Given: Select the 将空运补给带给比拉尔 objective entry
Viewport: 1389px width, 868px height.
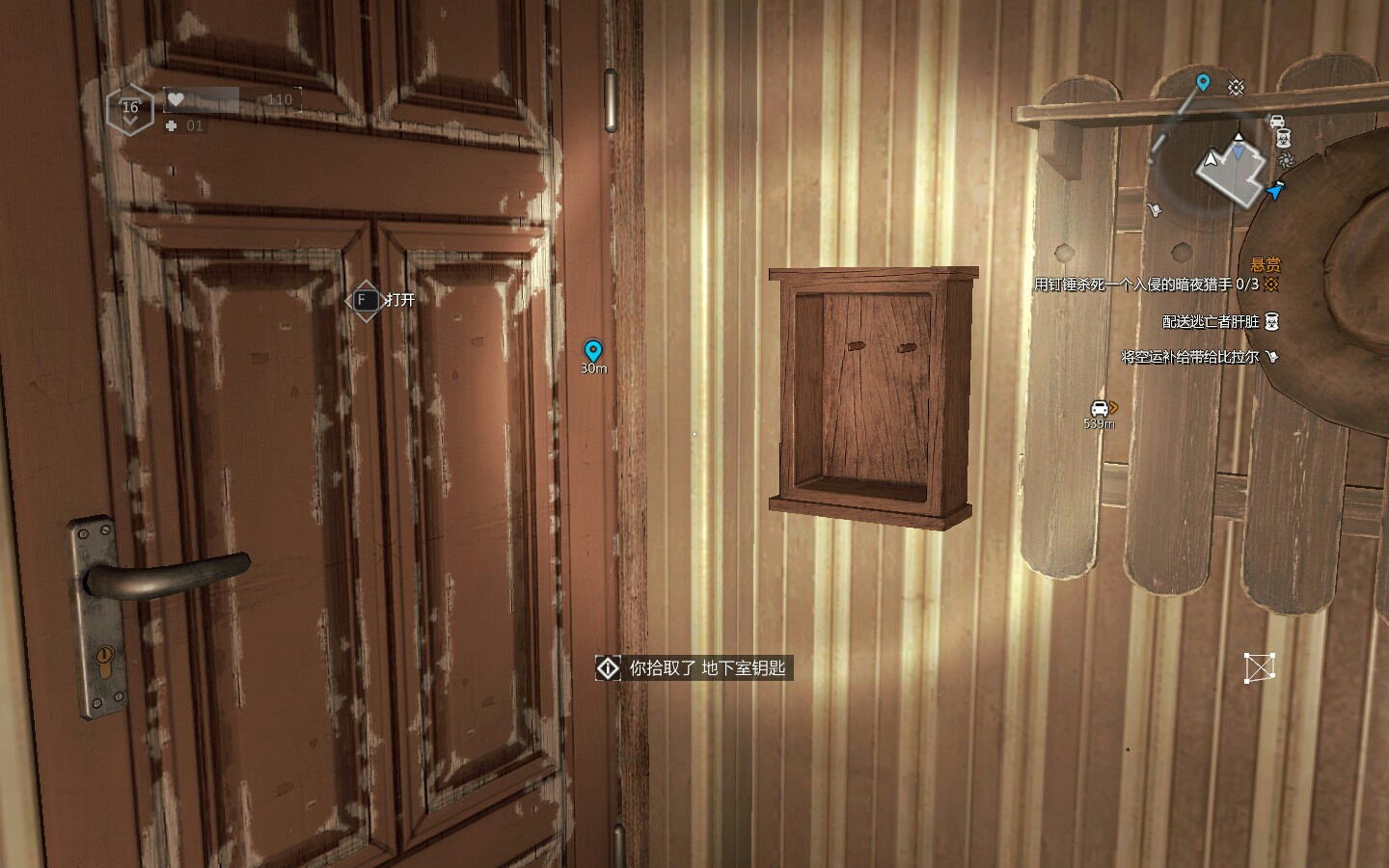Looking at the screenshot, I should (1189, 357).
